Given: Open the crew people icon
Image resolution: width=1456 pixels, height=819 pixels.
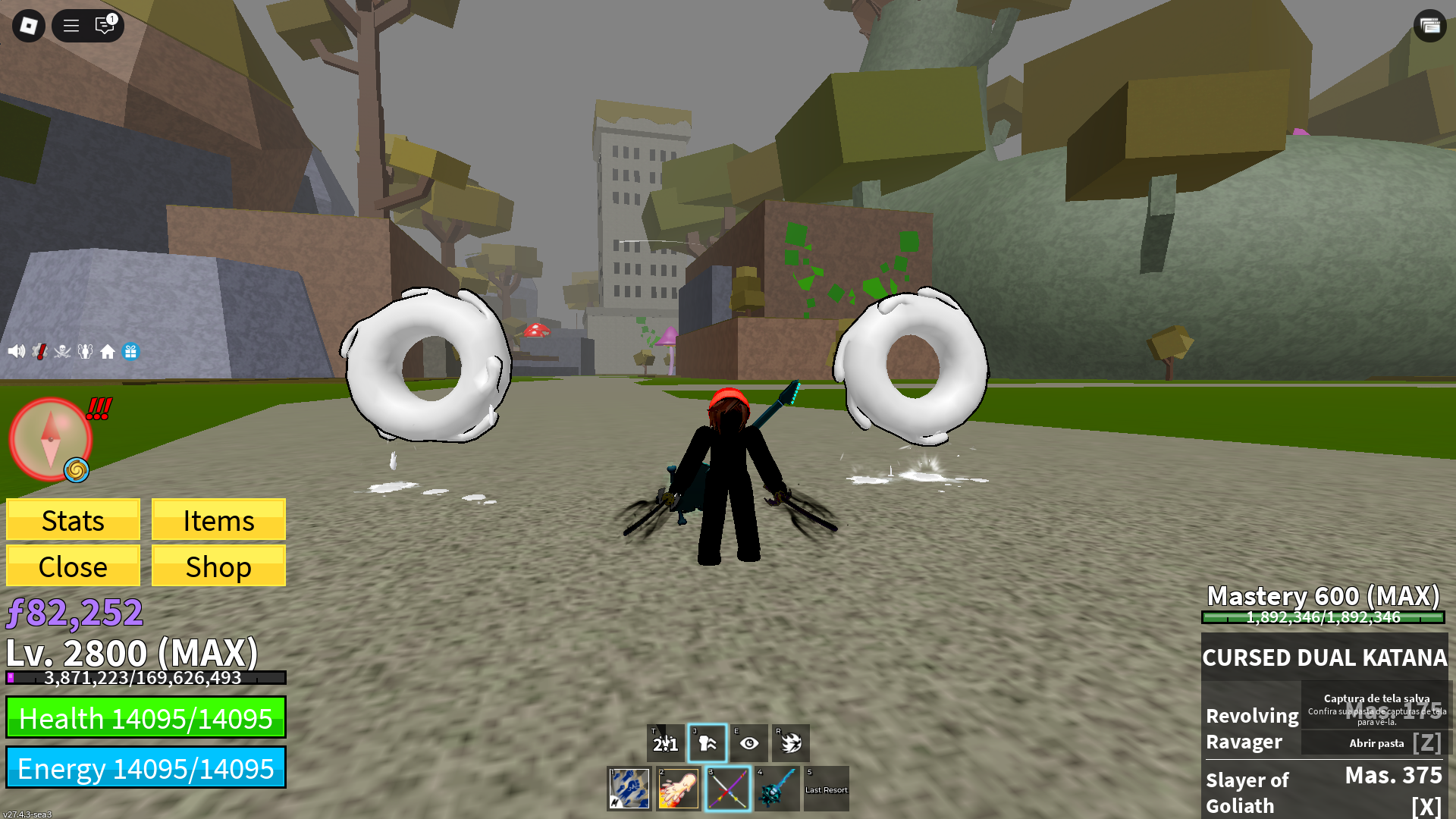Looking at the screenshot, I should pyautogui.click(x=85, y=351).
